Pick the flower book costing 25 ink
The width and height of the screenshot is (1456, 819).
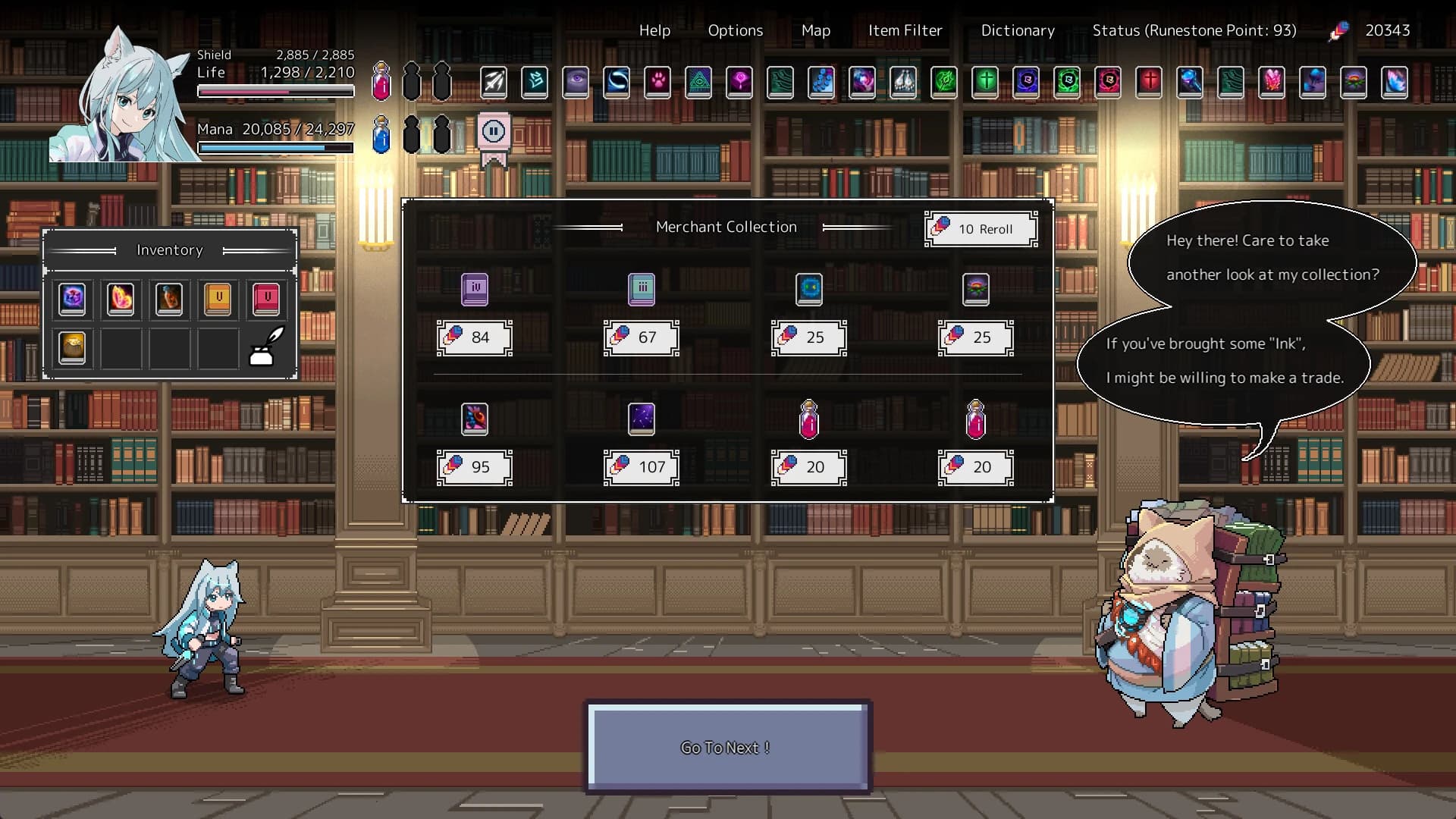pyautogui.click(x=977, y=289)
